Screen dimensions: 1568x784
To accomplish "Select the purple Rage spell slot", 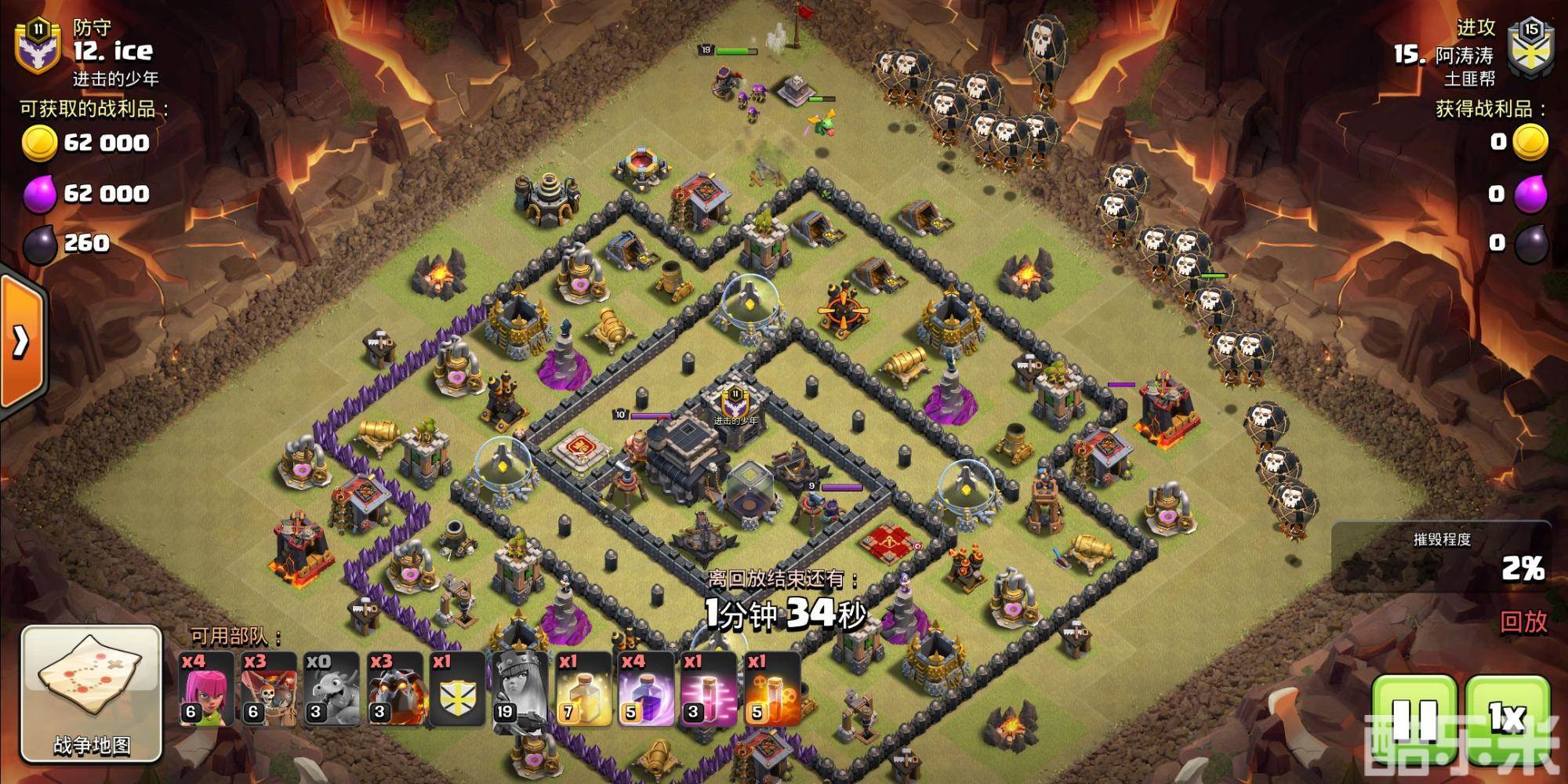I will click(x=646, y=689).
